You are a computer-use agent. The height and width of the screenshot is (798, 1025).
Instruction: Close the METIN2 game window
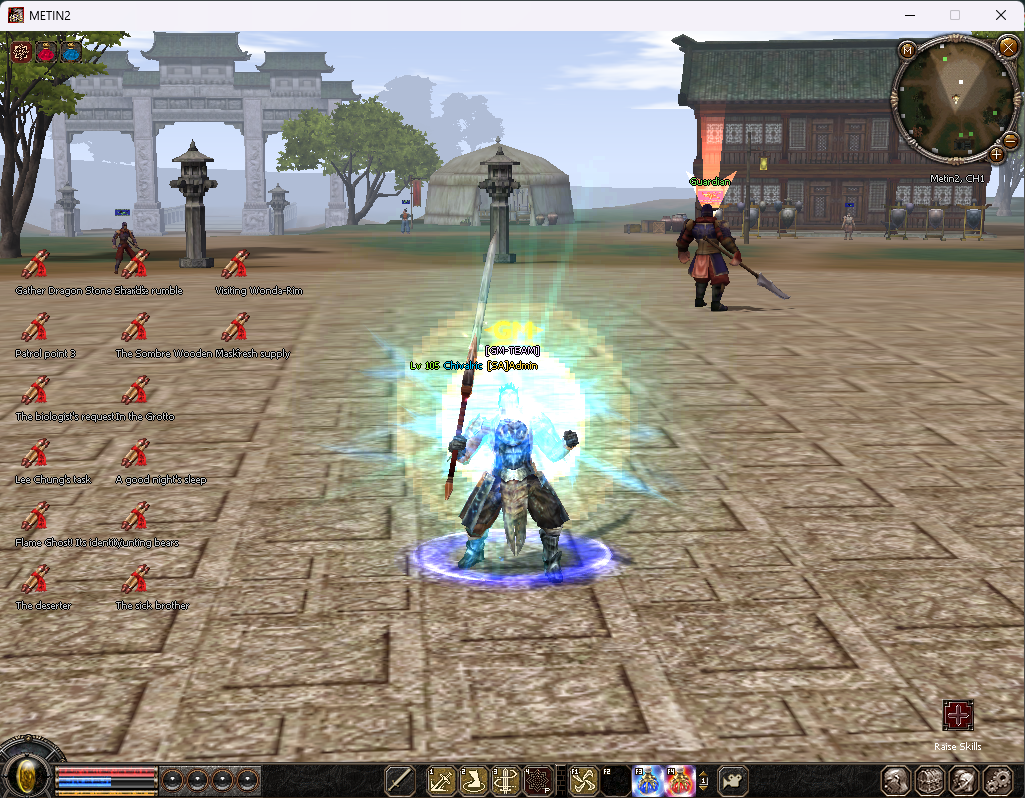point(1001,15)
